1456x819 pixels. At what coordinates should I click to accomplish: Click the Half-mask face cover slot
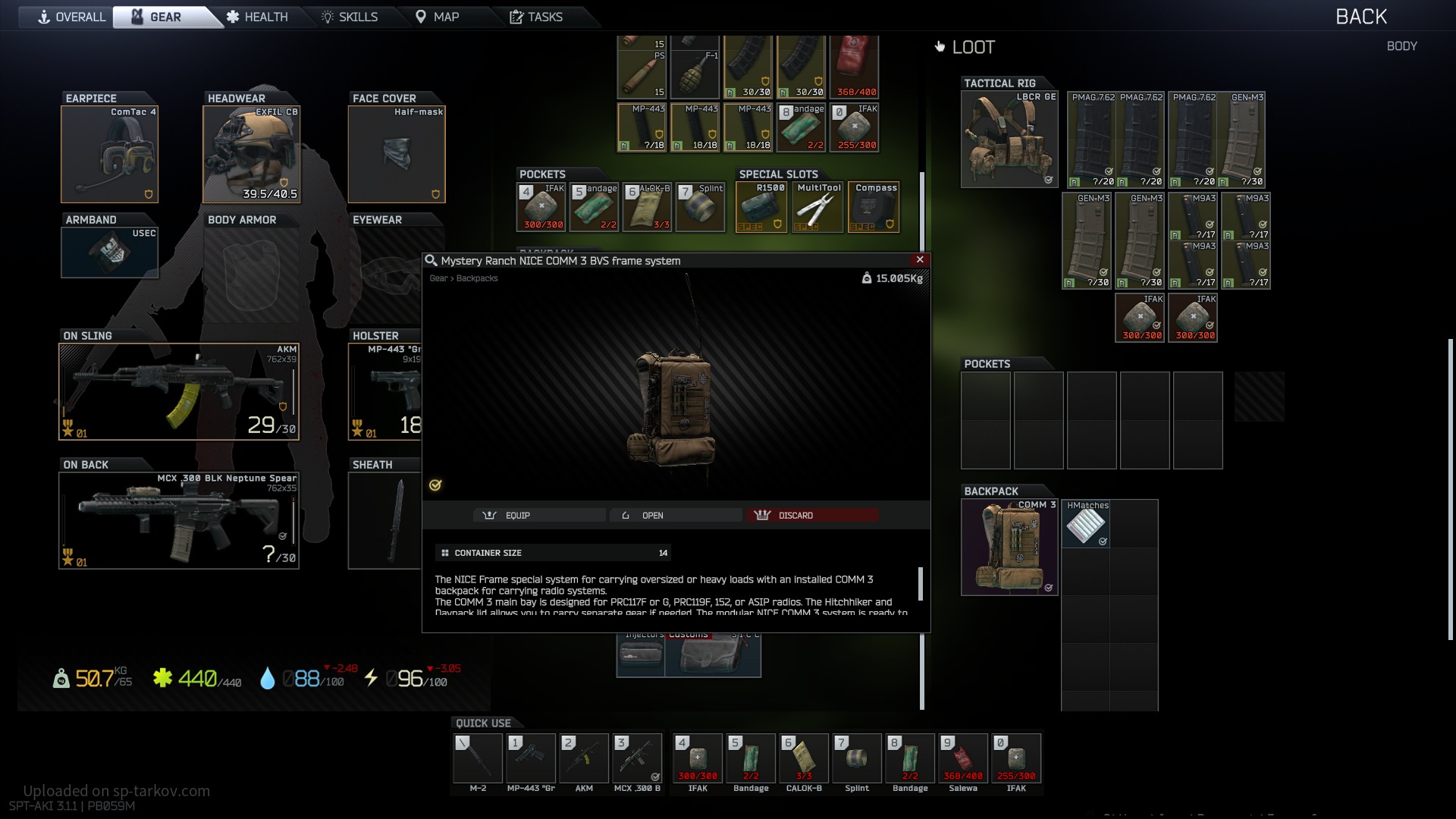click(x=397, y=155)
